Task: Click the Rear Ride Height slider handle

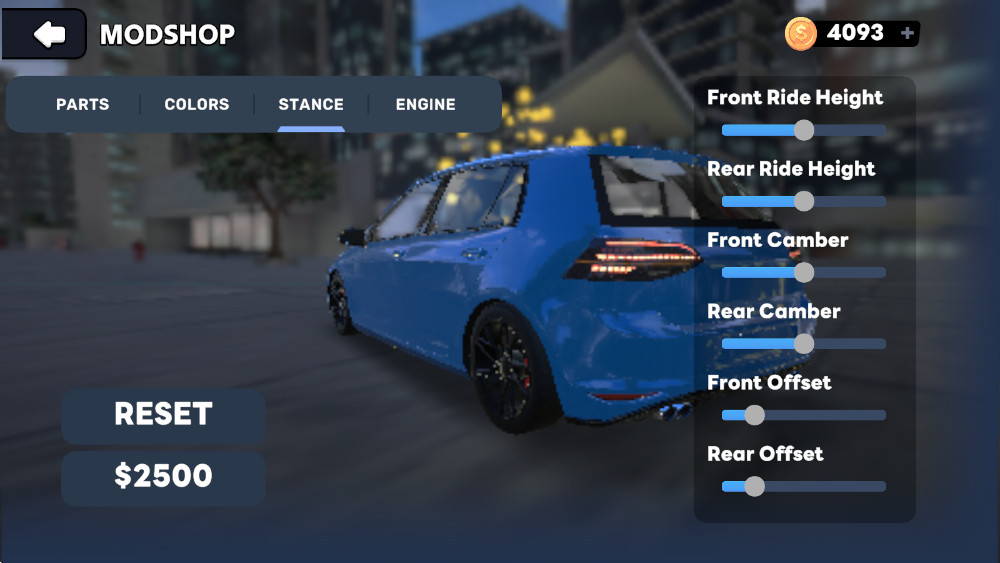Action: [804, 201]
